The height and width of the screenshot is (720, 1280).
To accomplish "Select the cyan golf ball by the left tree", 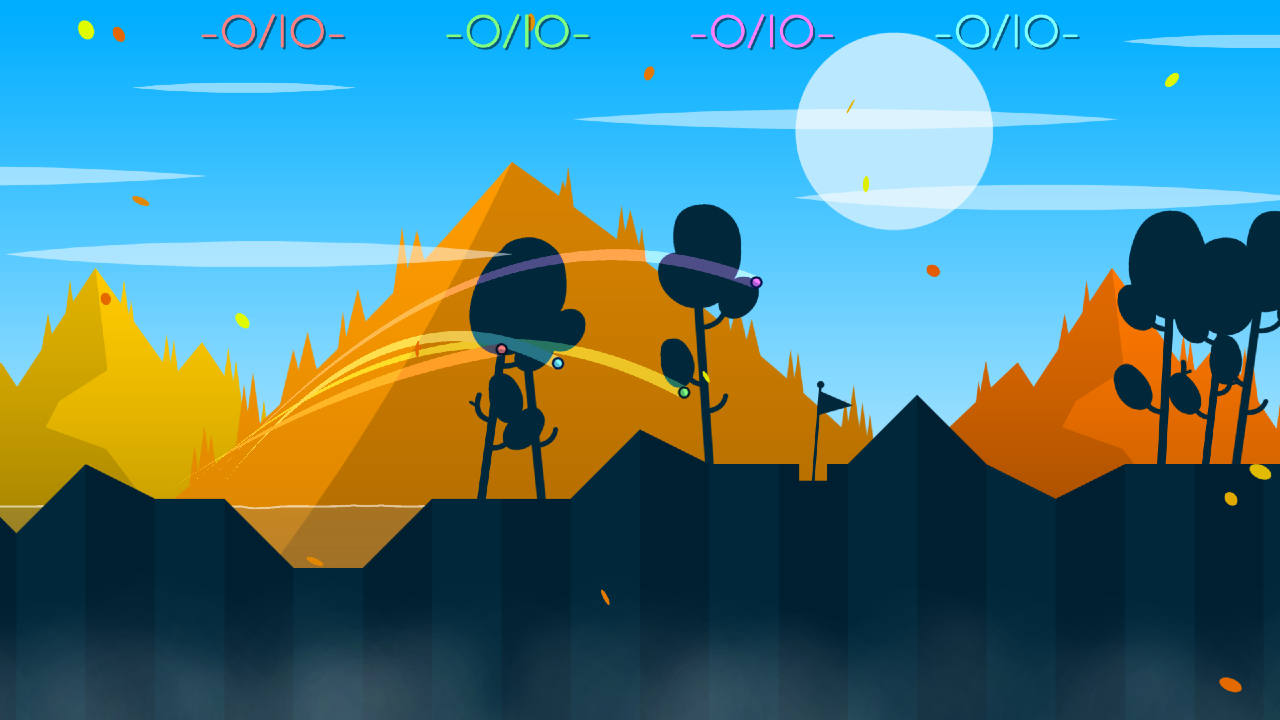I will pyautogui.click(x=558, y=363).
